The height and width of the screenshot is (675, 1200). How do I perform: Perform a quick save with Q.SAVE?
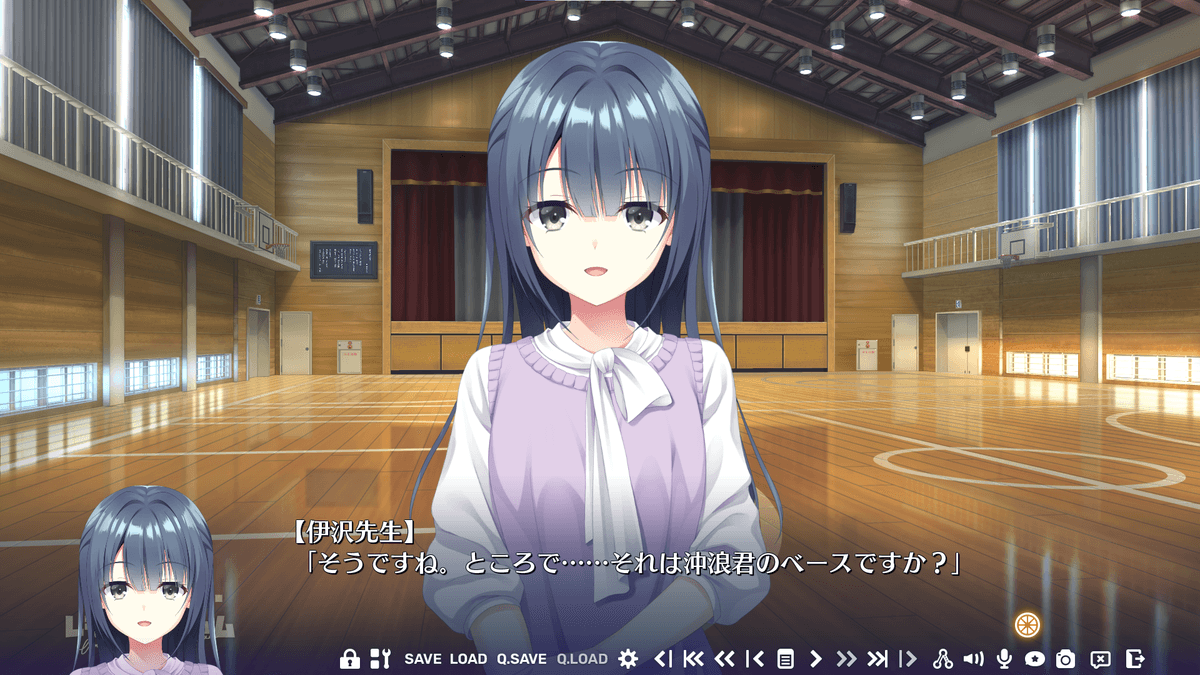[x=522, y=659]
